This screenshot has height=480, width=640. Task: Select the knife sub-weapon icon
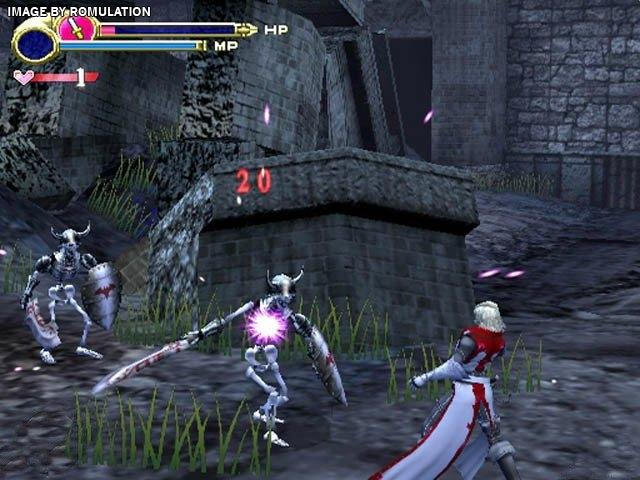coord(77,27)
